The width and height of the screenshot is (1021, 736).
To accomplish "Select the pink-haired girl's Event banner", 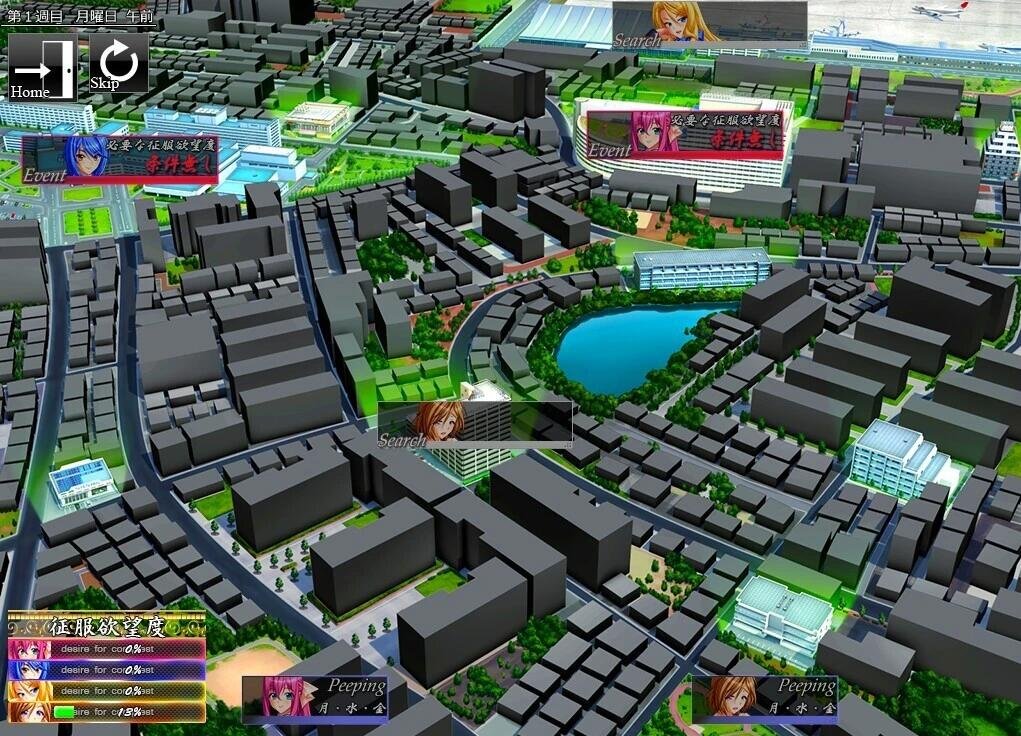I will (685, 134).
